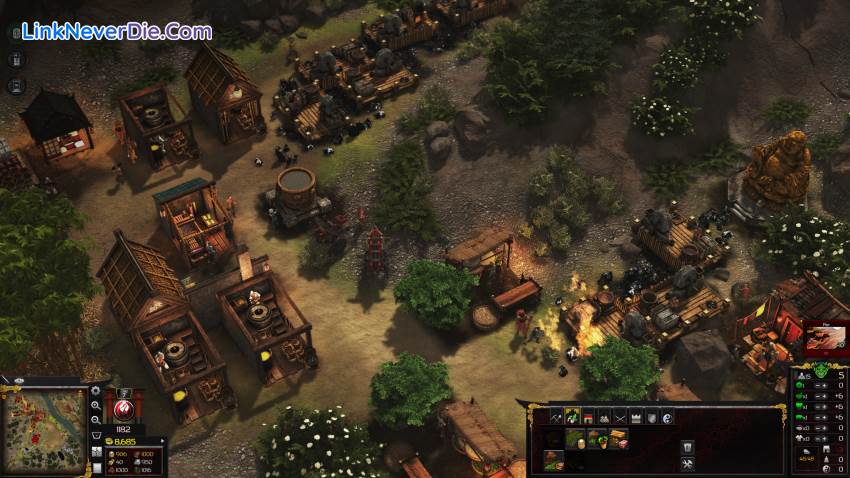The width and height of the screenshot is (850, 478).
Task: Click the bottom round icon of the top-left stack
Action: (17, 85)
